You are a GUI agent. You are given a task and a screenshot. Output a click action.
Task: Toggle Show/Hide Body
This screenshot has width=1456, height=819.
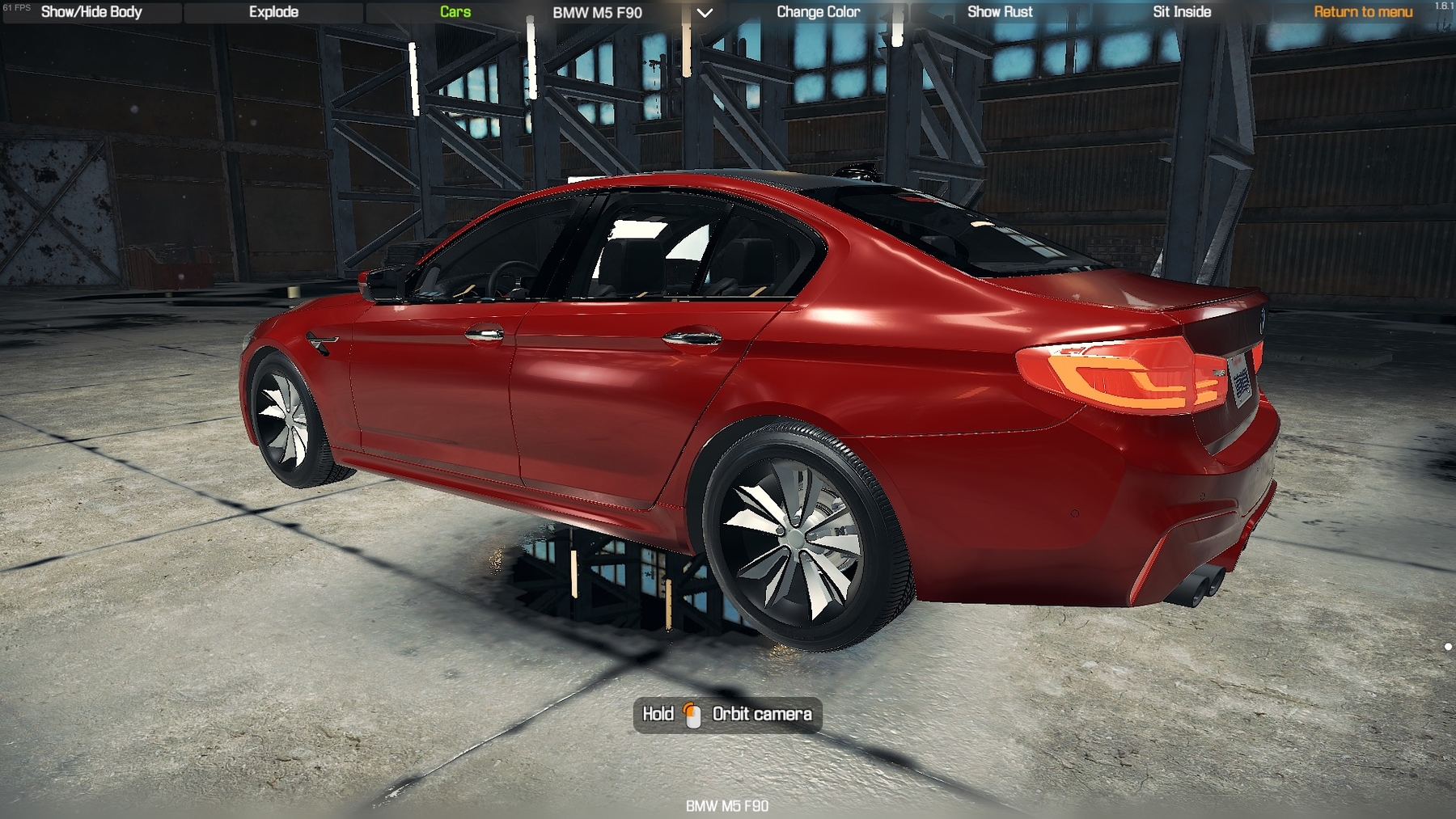pyautogui.click(x=91, y=12)
